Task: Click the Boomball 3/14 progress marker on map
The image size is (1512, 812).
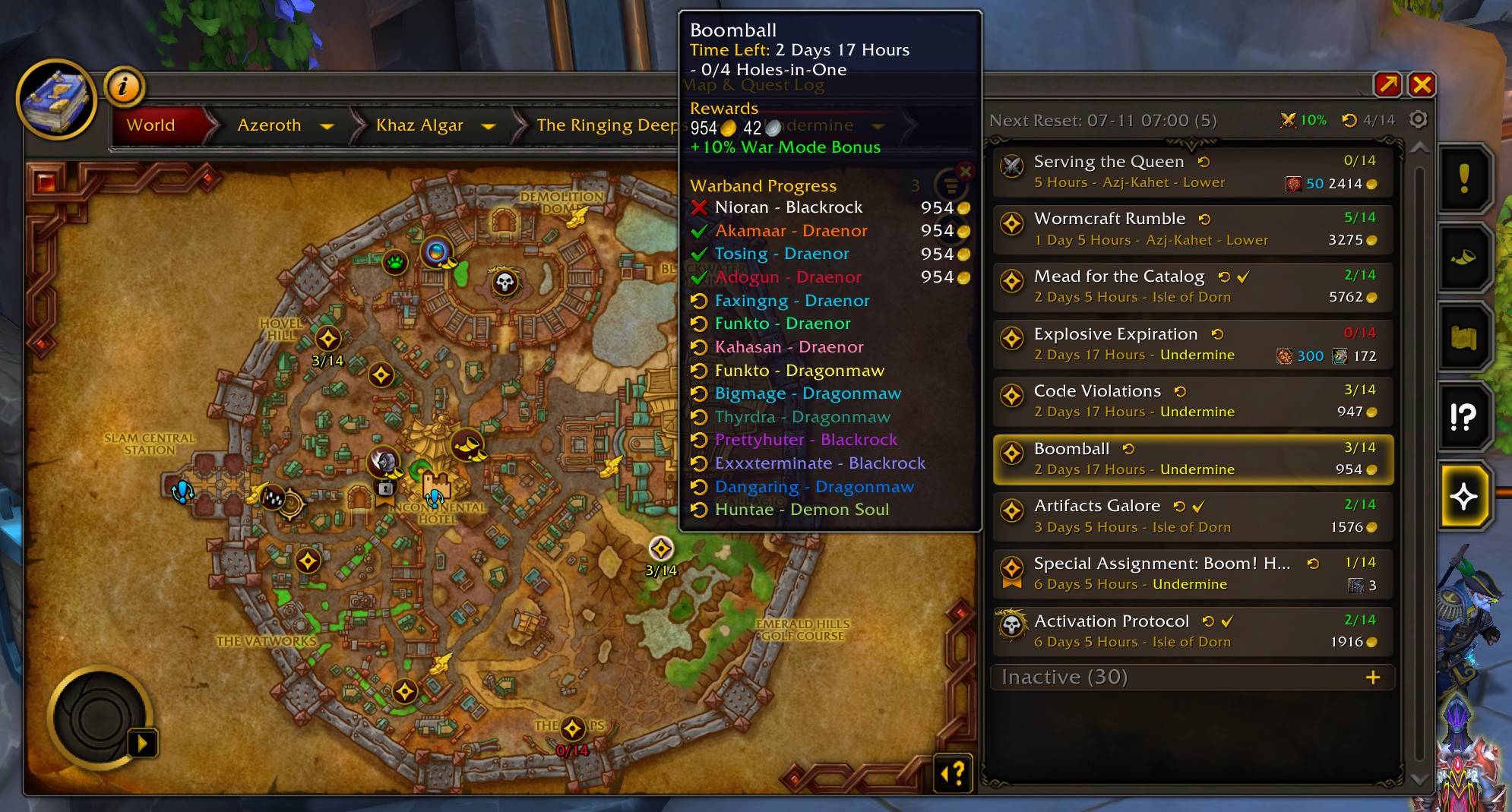Action: coord(660,548)
